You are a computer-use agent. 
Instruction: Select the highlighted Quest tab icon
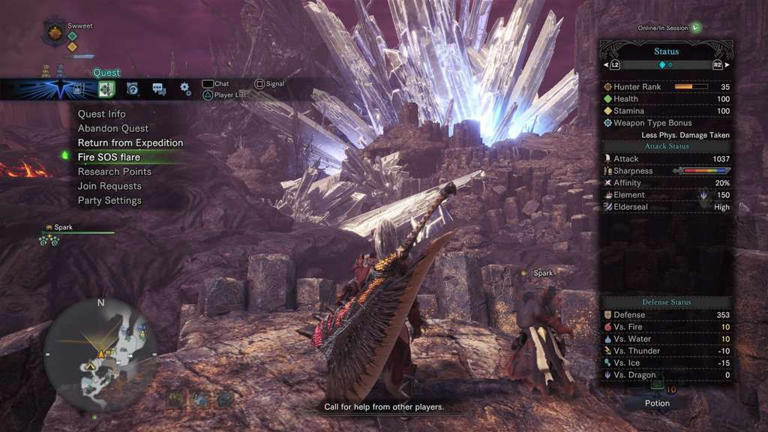click(107, 89)
